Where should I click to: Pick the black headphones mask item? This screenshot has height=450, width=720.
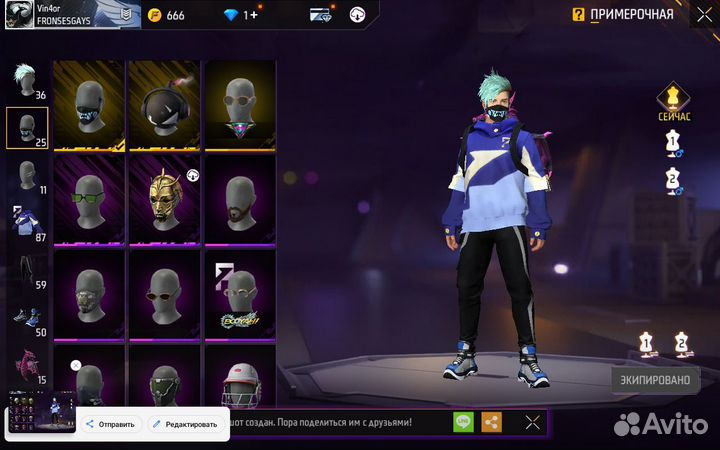pyautogui.click(x=165, y=104)
